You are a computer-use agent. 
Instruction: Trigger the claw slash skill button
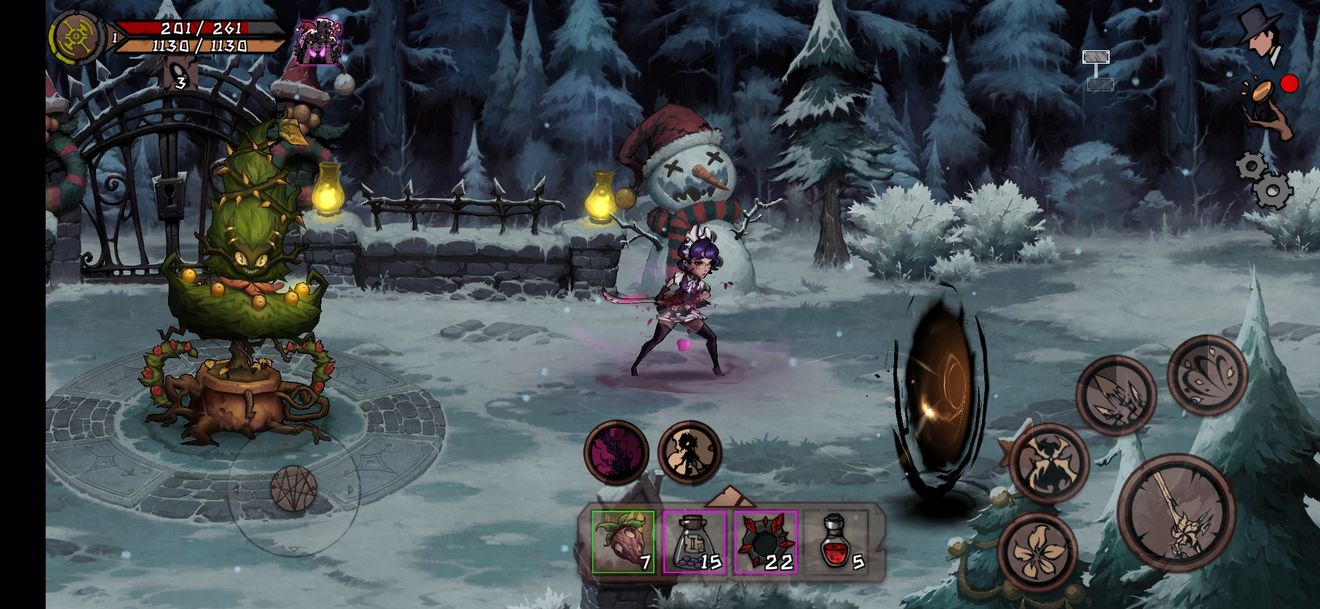click(x=1116, y=396)
